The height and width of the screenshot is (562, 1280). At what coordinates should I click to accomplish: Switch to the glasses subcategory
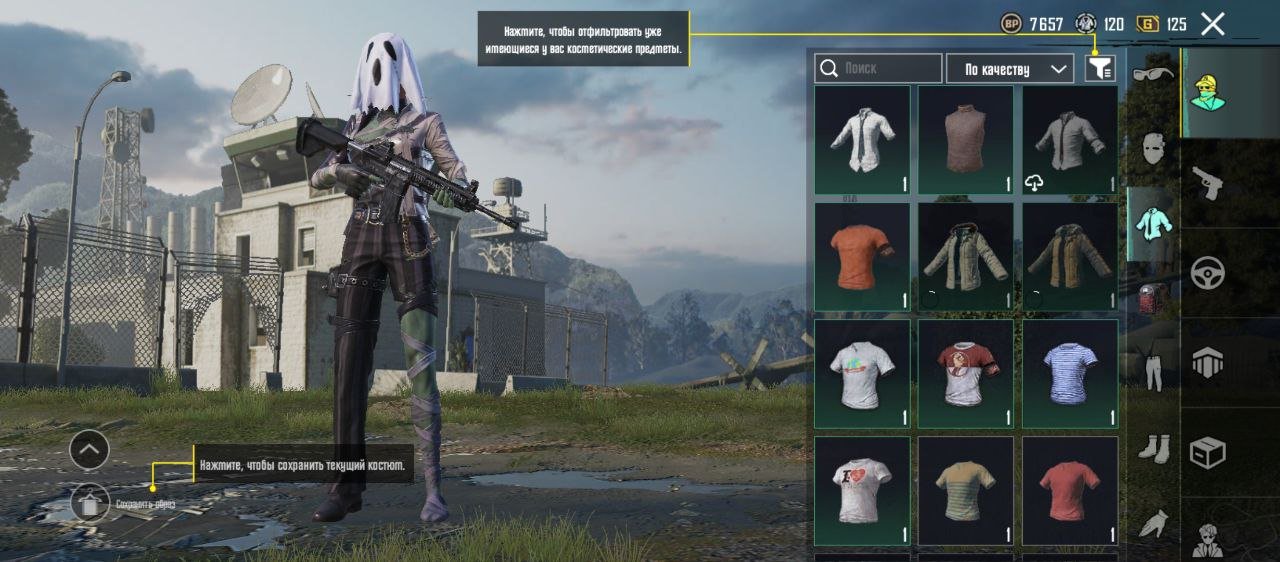[x=1152, y=75]
